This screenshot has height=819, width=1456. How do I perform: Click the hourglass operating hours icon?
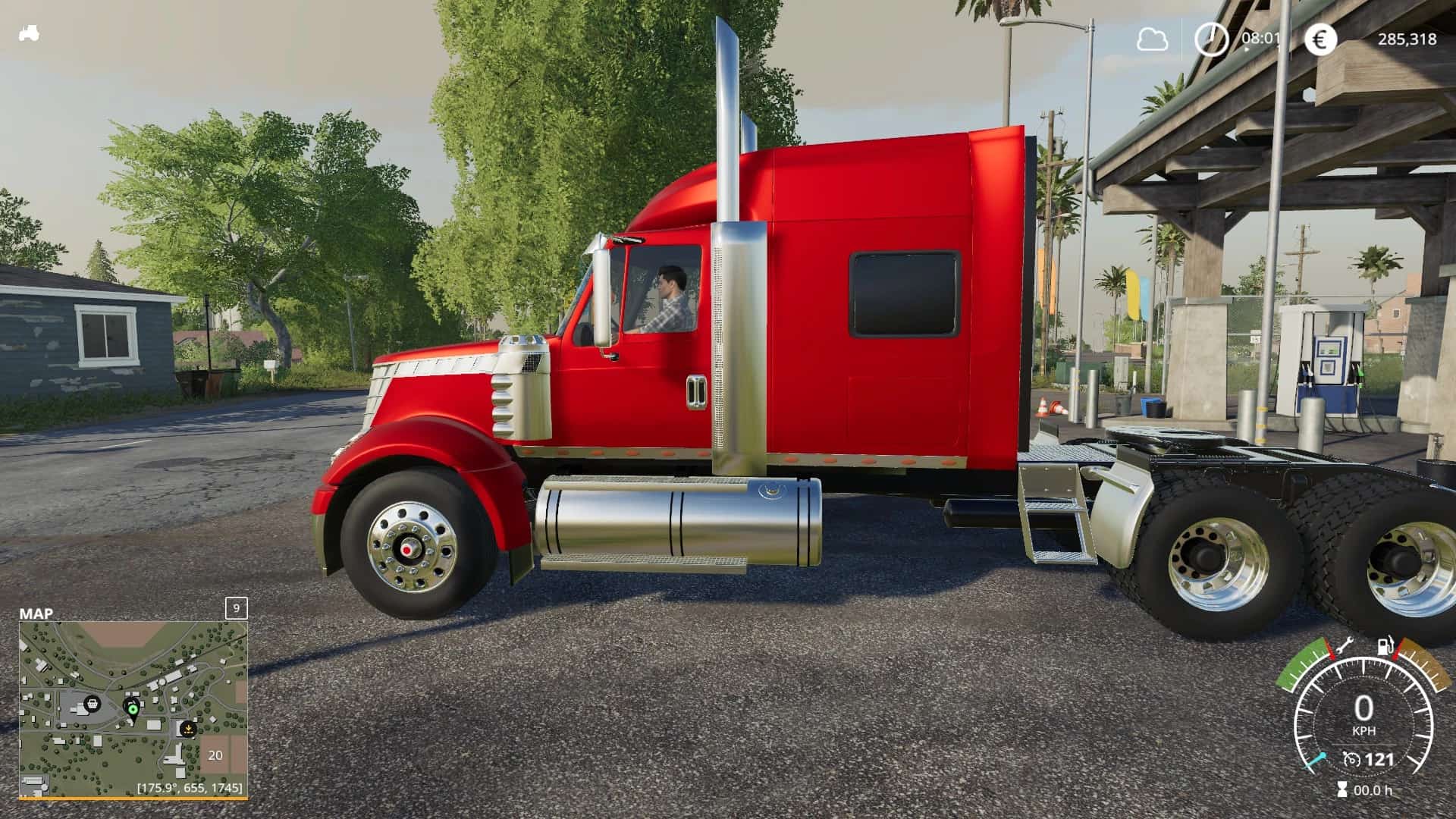click(x=1342, y=790)
